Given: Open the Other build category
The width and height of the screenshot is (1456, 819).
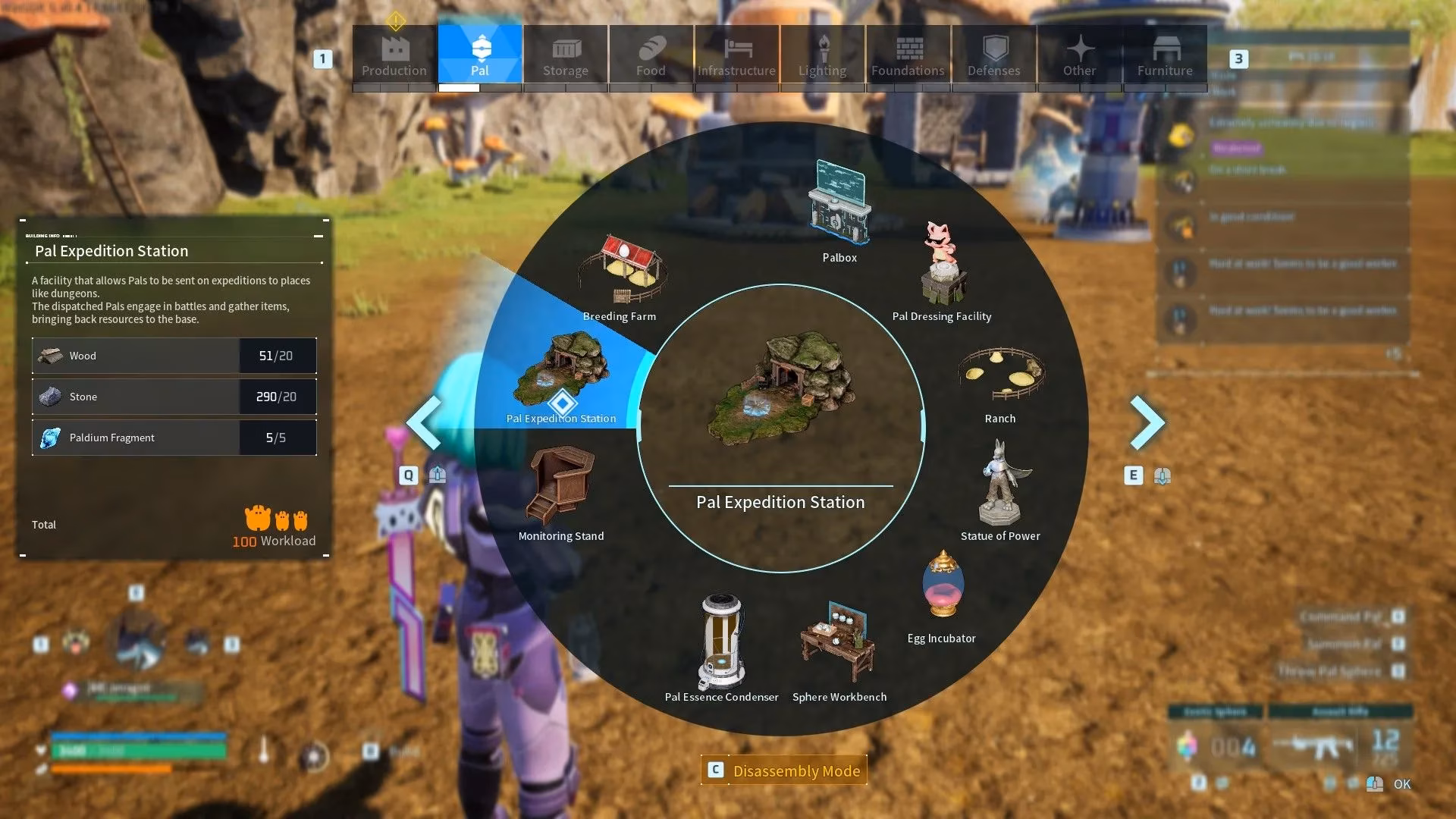Looking at the screenshot, I should (1079, 55).
